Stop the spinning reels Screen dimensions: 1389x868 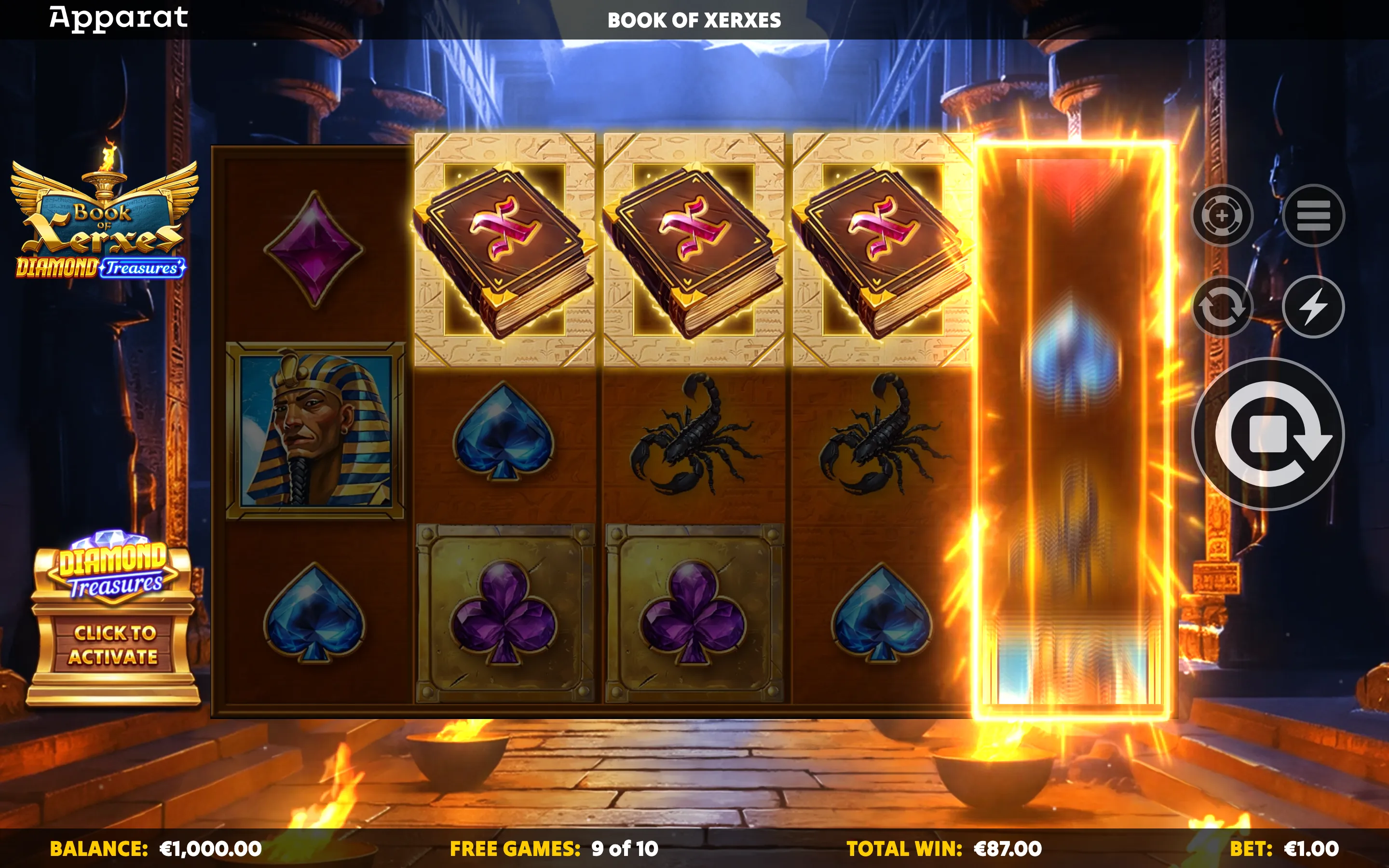1268,434
